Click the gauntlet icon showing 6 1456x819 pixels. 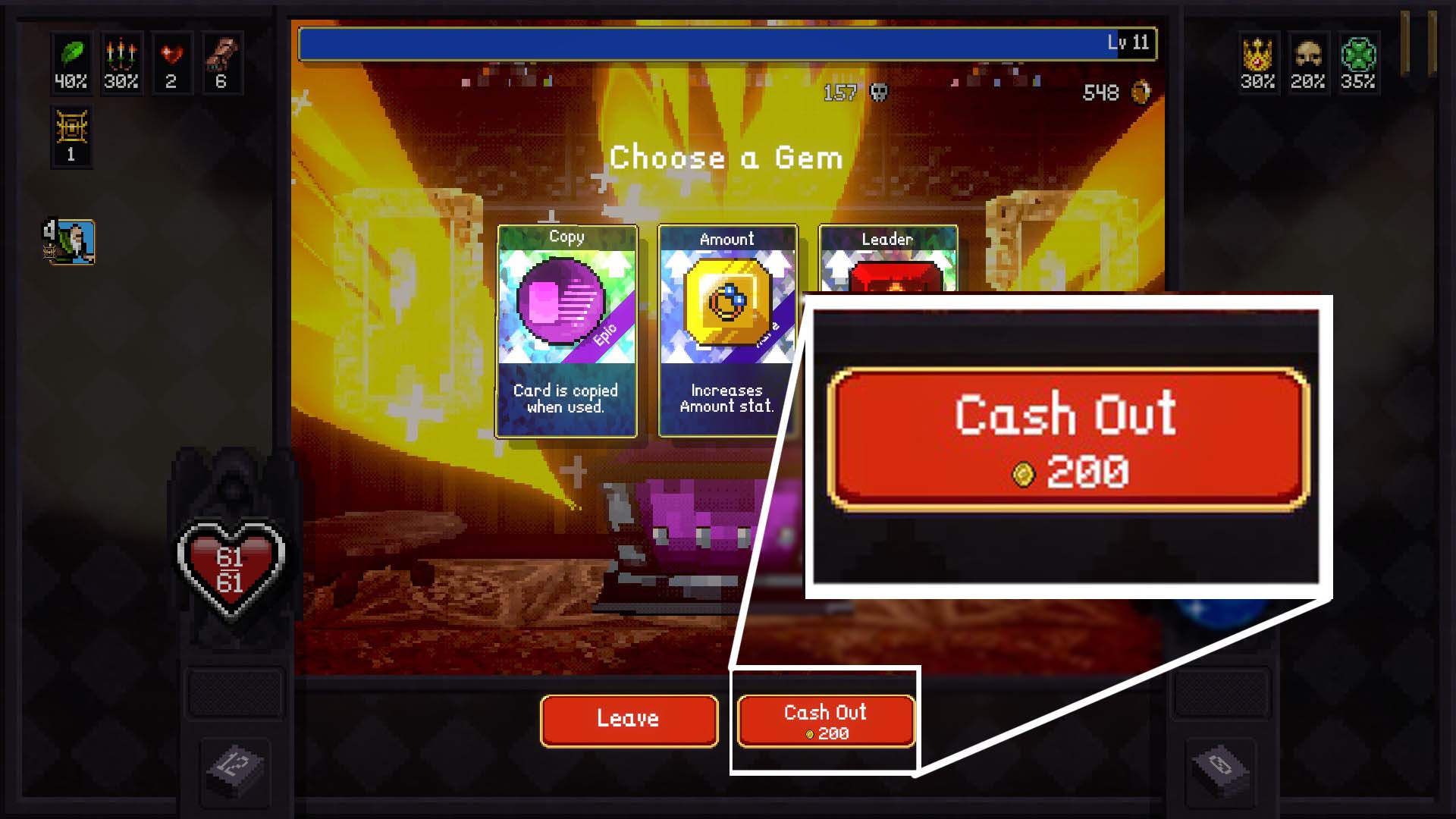222,64
